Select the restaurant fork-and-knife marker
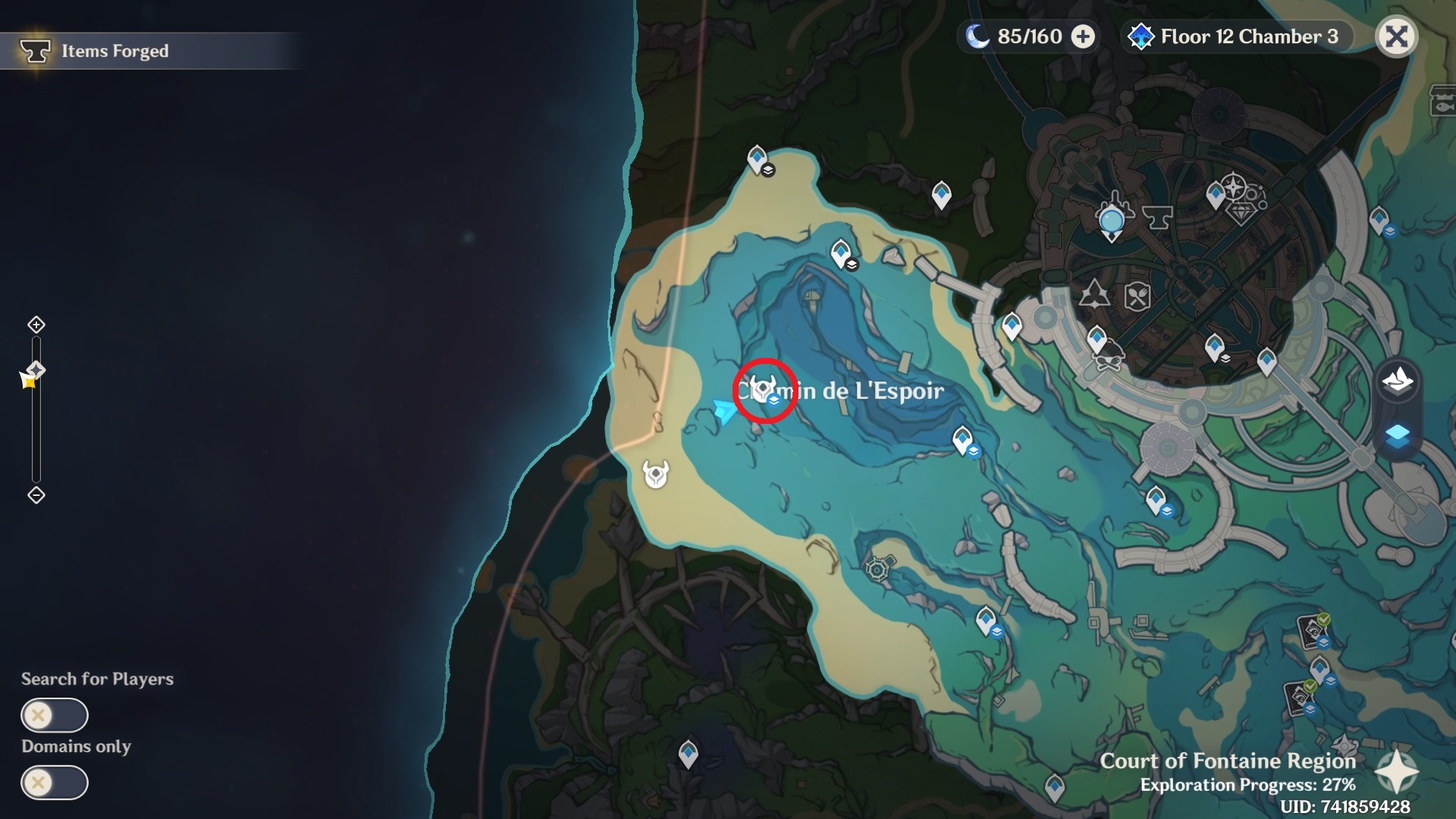1456x819 pixels. coord(1137,297)
